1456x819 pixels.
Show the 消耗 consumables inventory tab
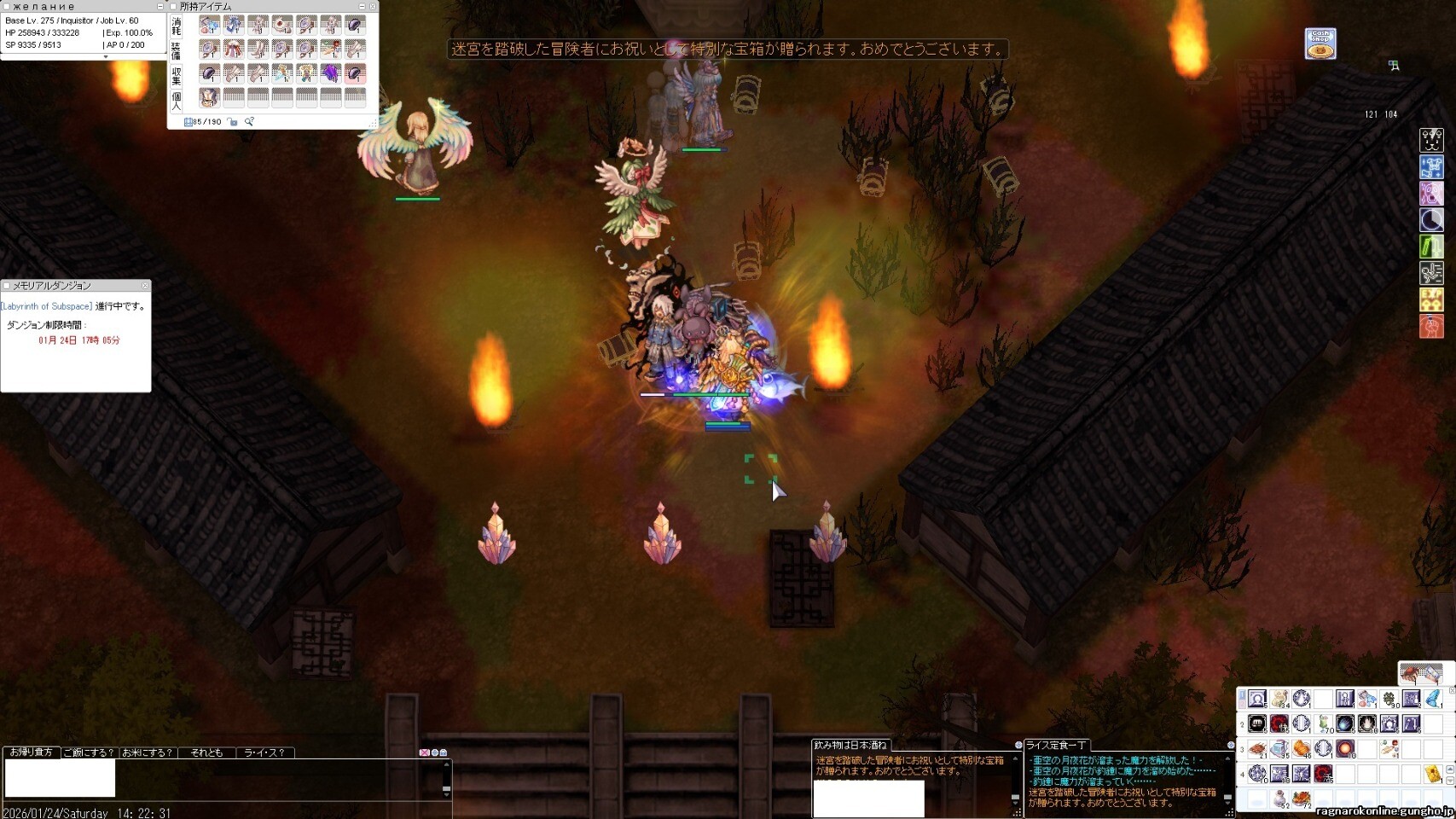click(177, 26)
